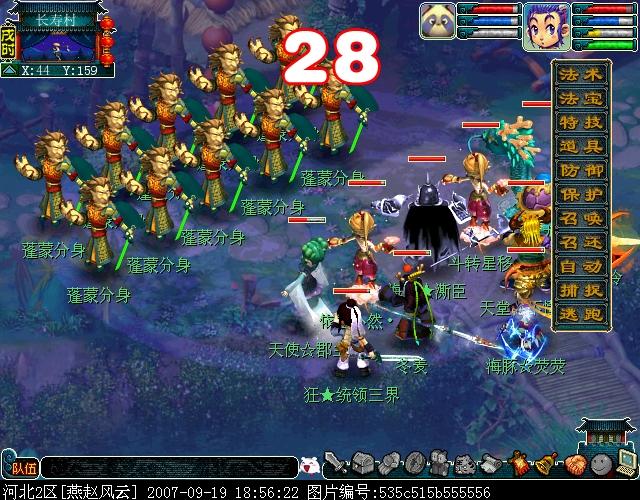Open the treasure chest icon in the toolbar
The width and height of the screenshot is (640, 500).
pos(362,463)
